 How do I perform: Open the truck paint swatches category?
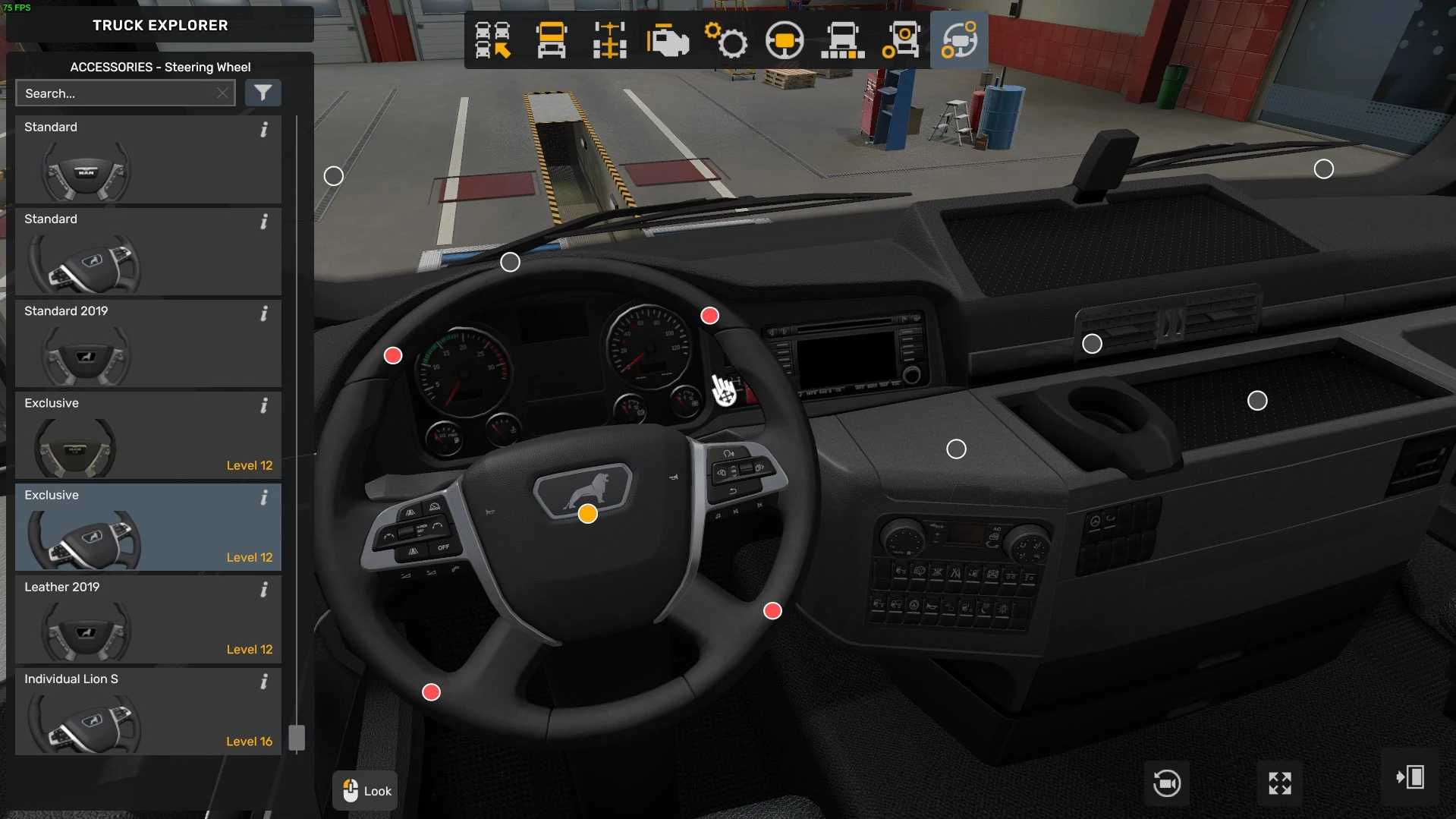pos(842,40)
